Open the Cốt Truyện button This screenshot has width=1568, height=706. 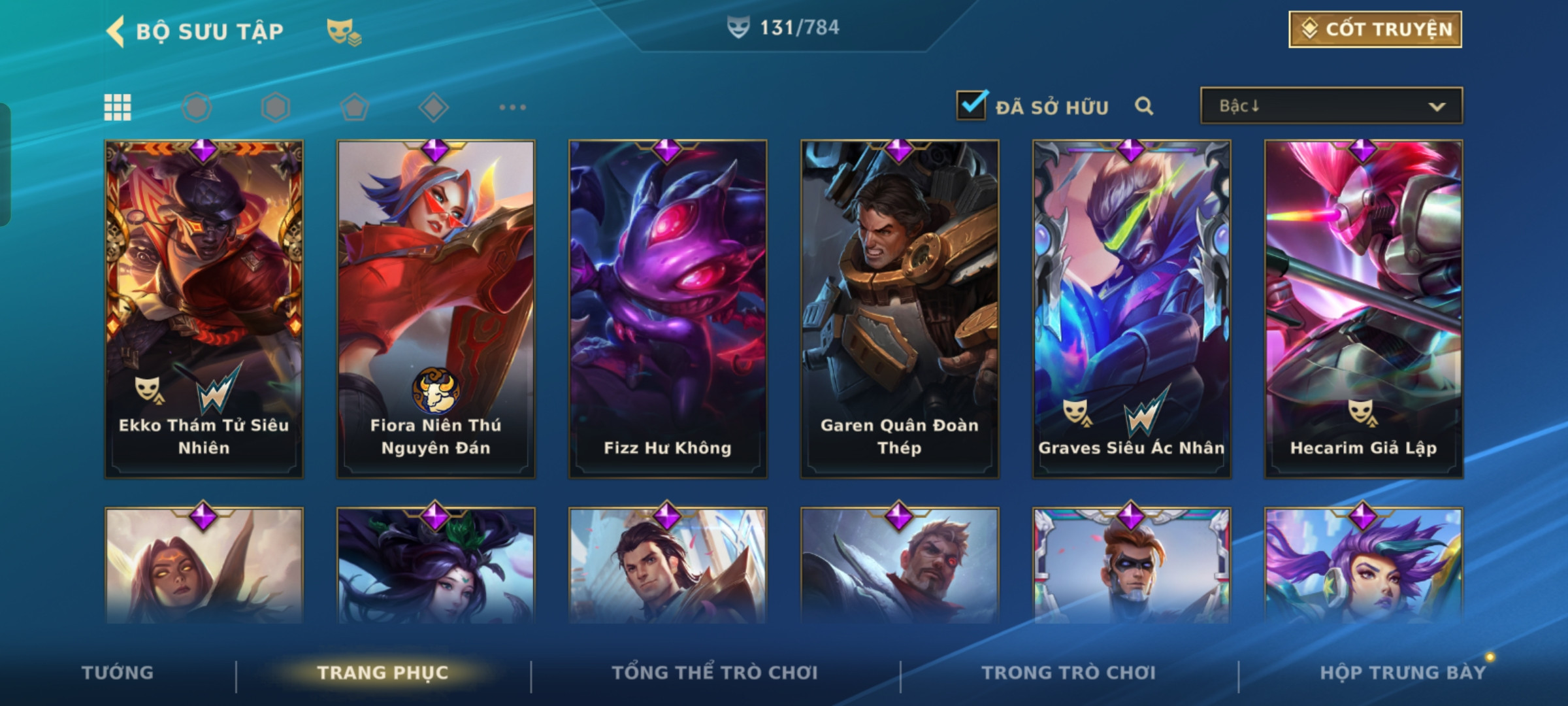[x=1375, y=29]
